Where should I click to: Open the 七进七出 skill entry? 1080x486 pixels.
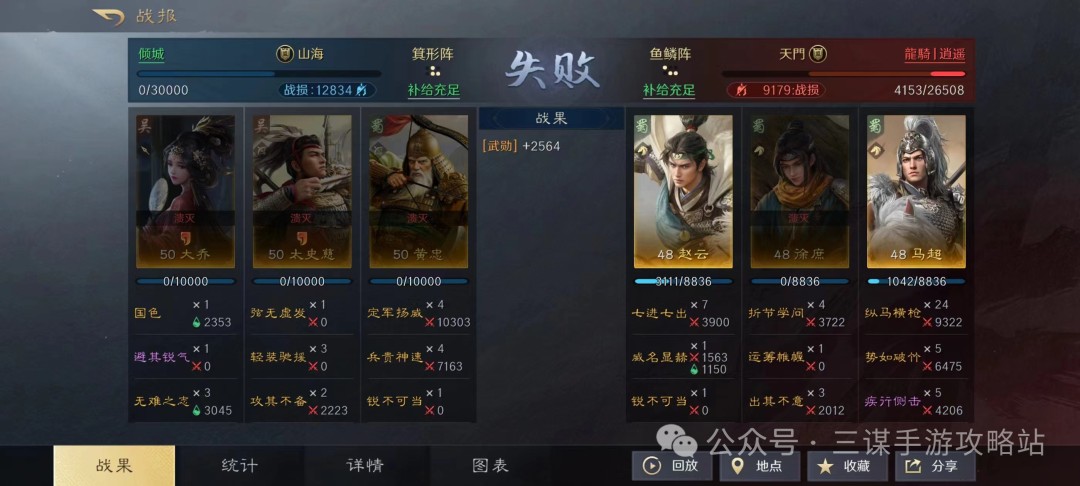[658, 312]
